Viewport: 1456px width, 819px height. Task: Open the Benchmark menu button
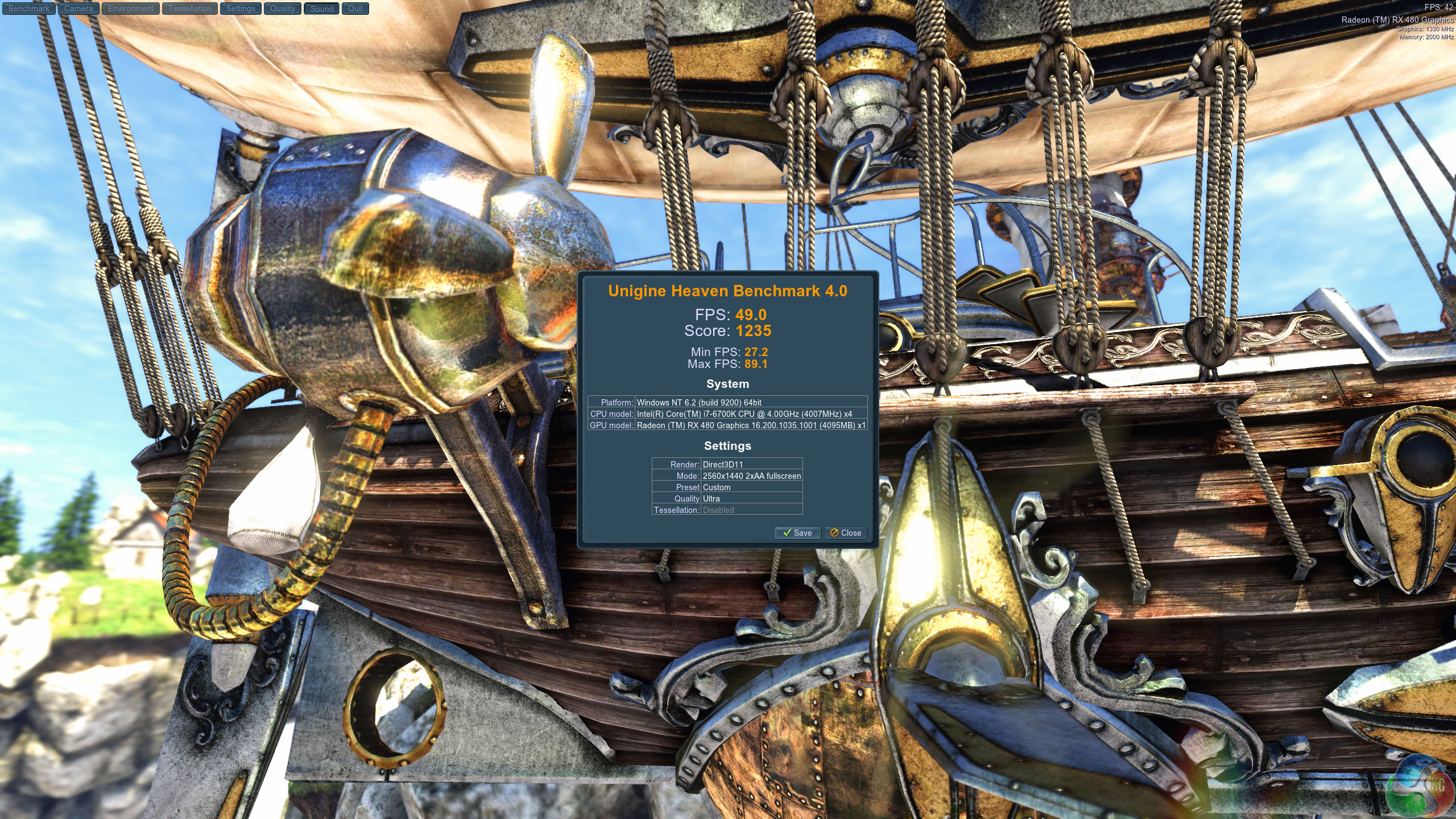click(x=29, y=9)
